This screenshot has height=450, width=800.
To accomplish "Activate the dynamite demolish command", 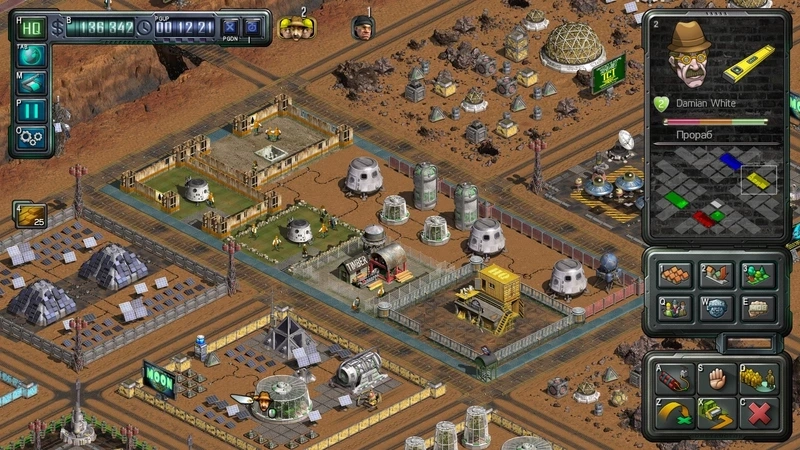I will pyautogui.click(x=673, y=377).
